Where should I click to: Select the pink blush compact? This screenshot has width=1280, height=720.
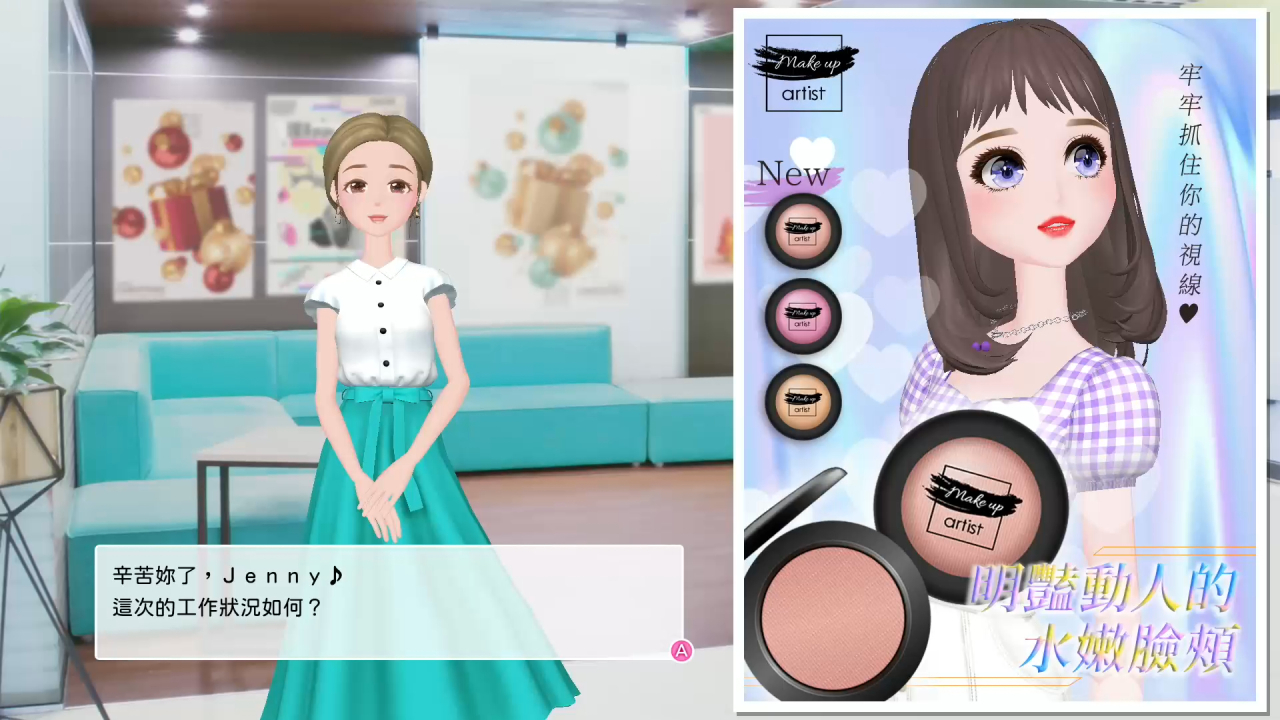pos(802,317)
